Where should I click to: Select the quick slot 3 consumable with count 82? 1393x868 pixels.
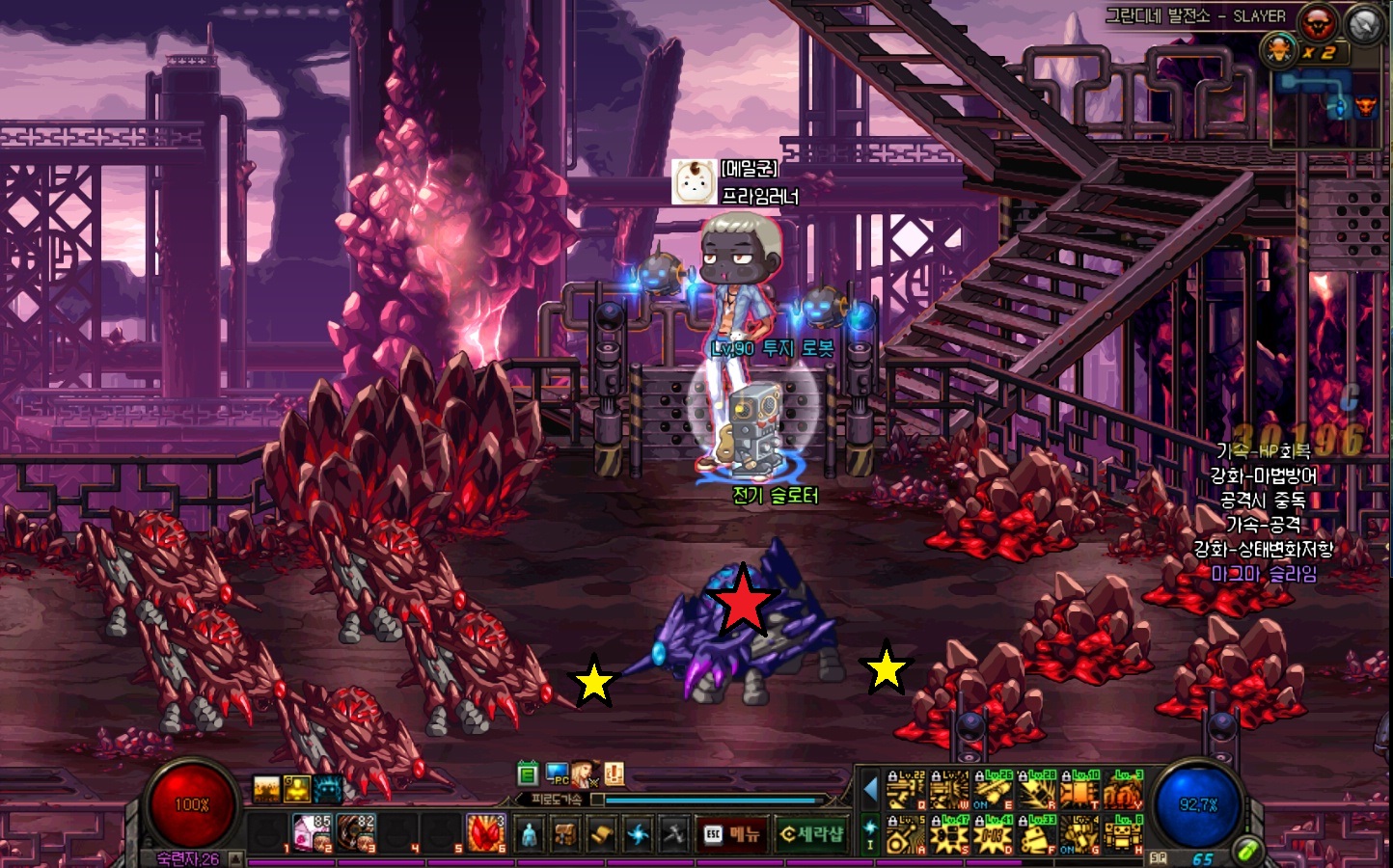click(355, 832)
